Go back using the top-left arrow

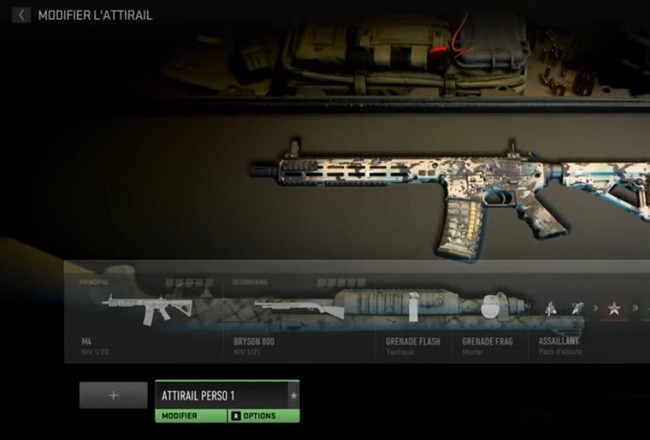pyautogui.click(x=20, y=15)
